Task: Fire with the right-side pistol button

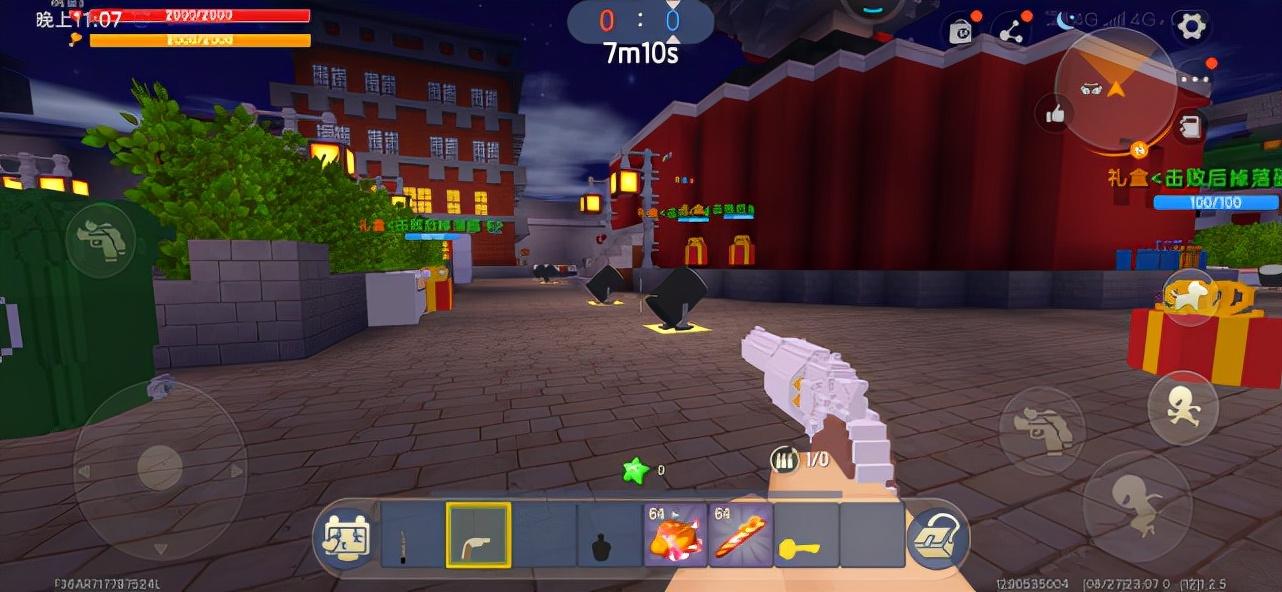Action: [1042, 430]
